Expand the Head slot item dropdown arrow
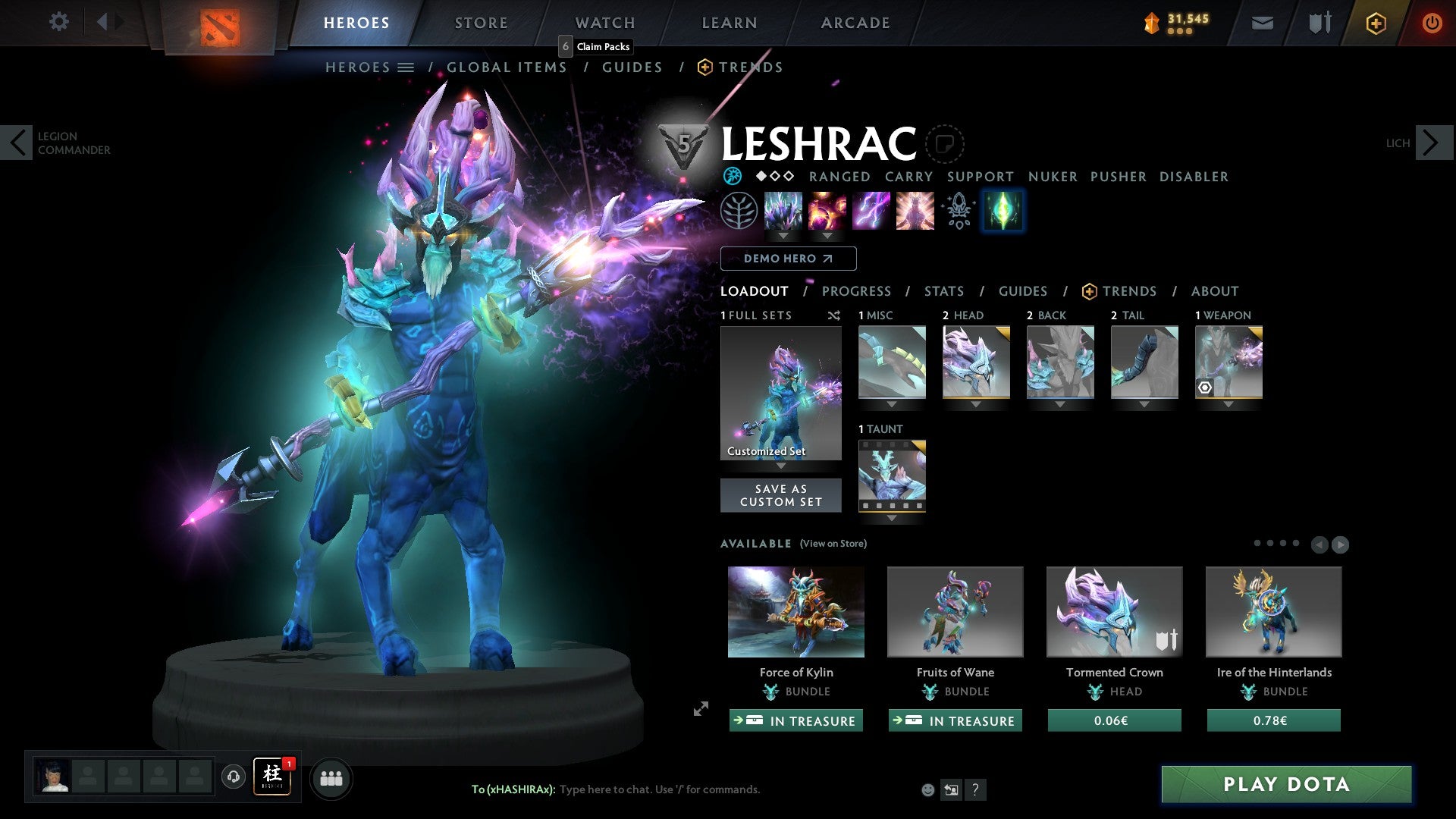 pos(976,404)
